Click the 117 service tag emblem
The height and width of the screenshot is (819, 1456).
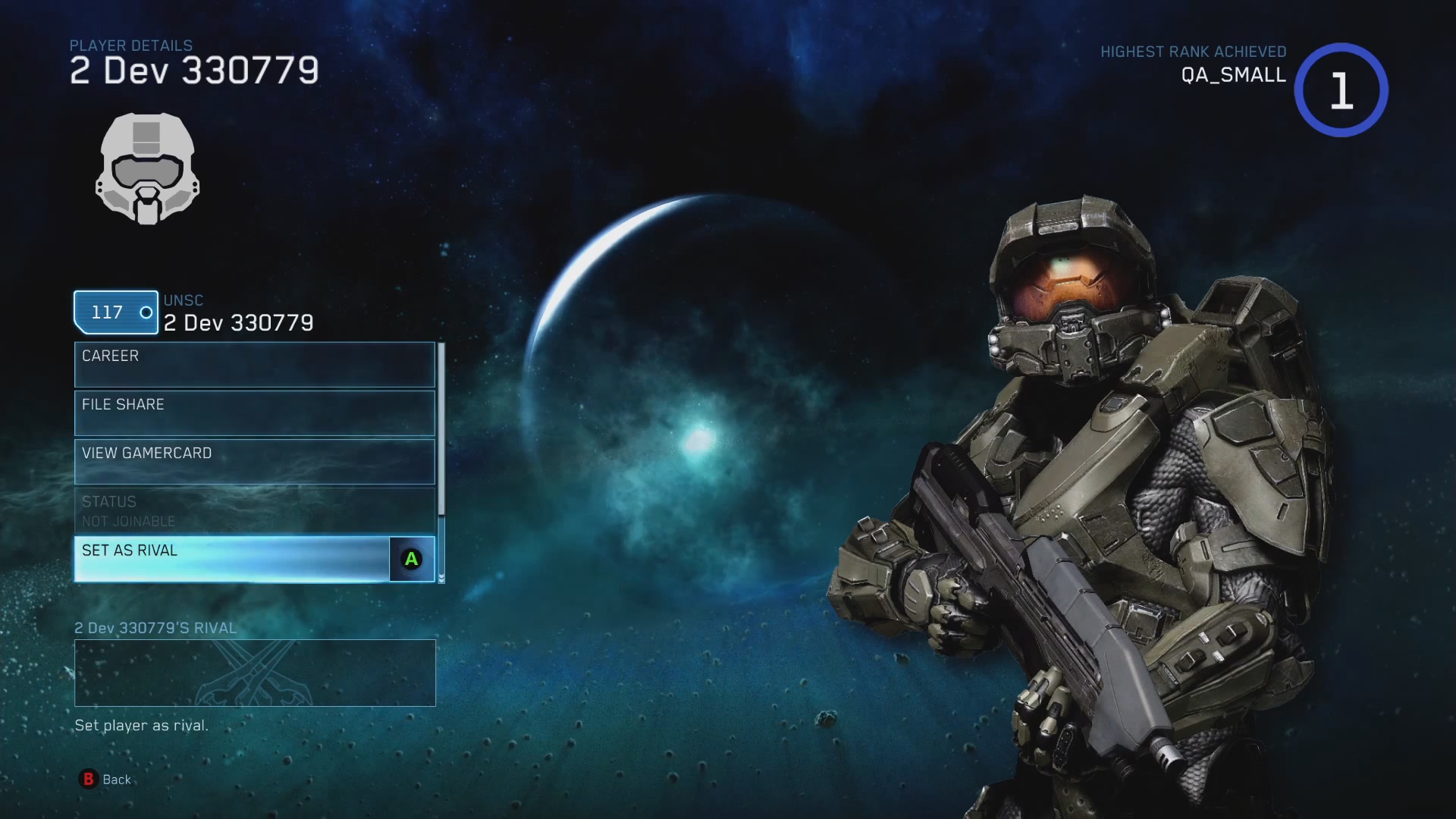pos(116,312)
